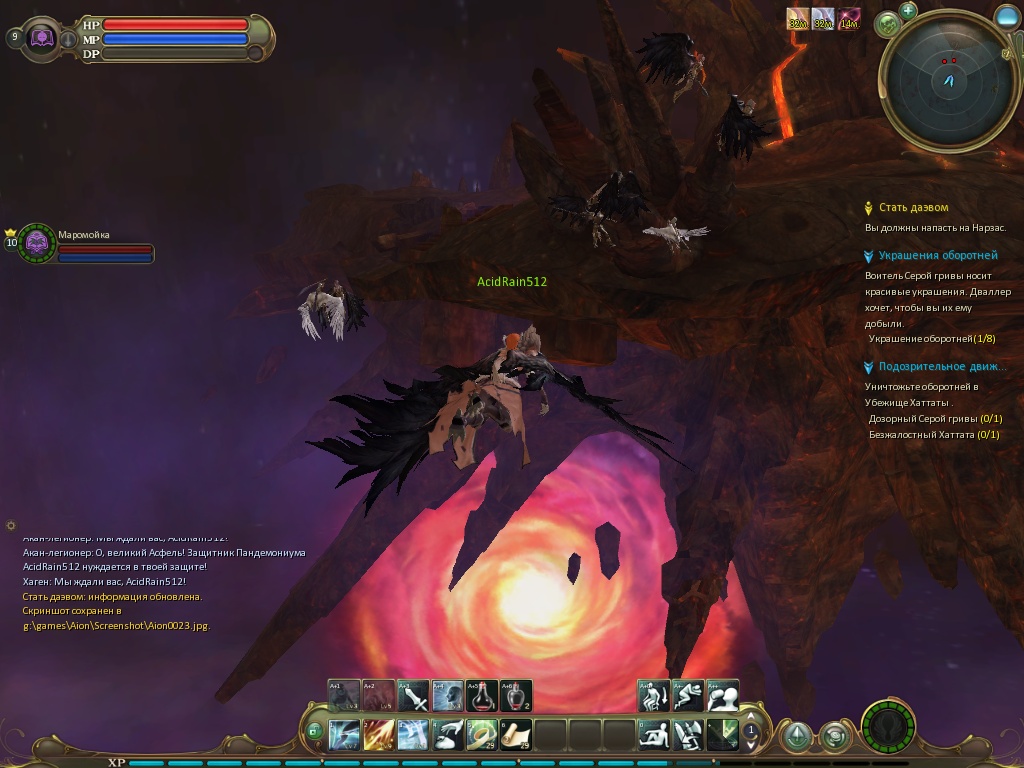Click the hotbar page switcher numbered 1

click(750, 731)
